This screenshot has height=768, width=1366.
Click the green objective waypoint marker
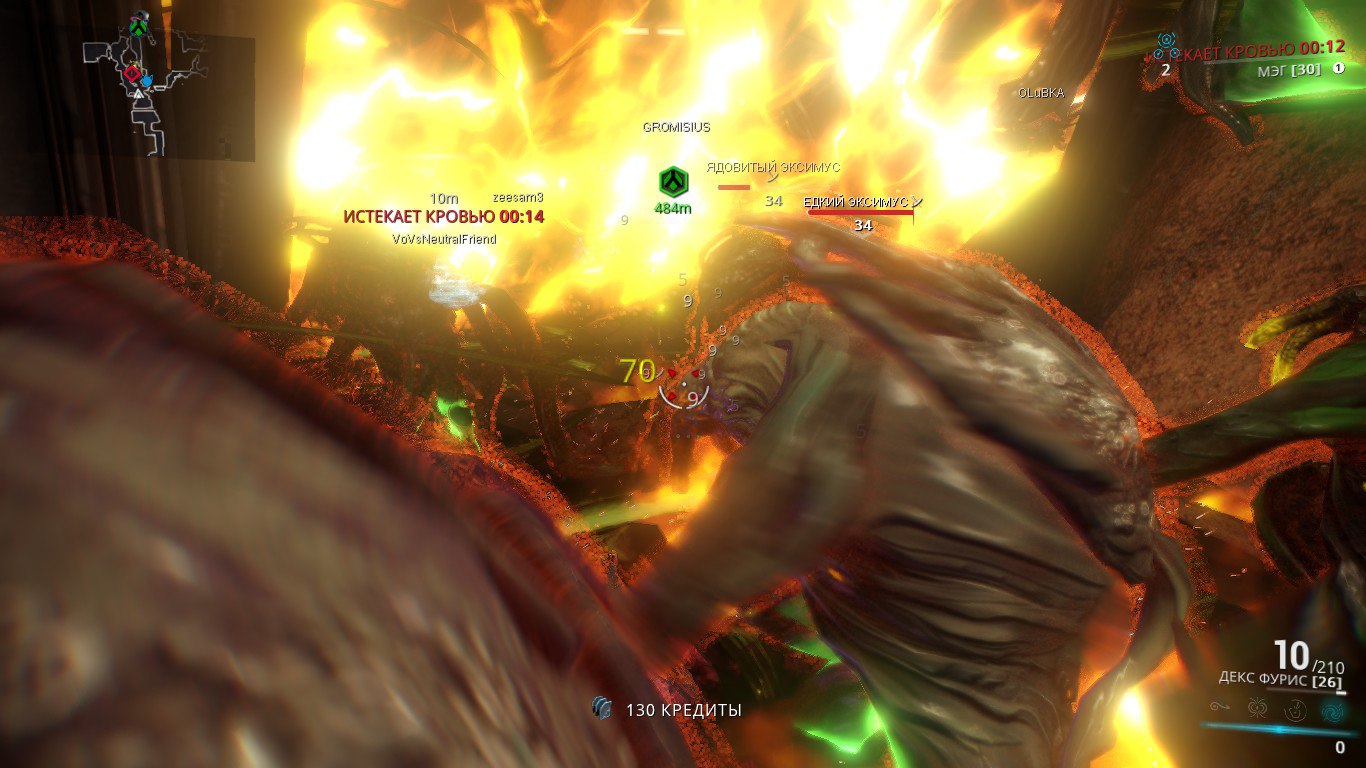pos(672,183)
